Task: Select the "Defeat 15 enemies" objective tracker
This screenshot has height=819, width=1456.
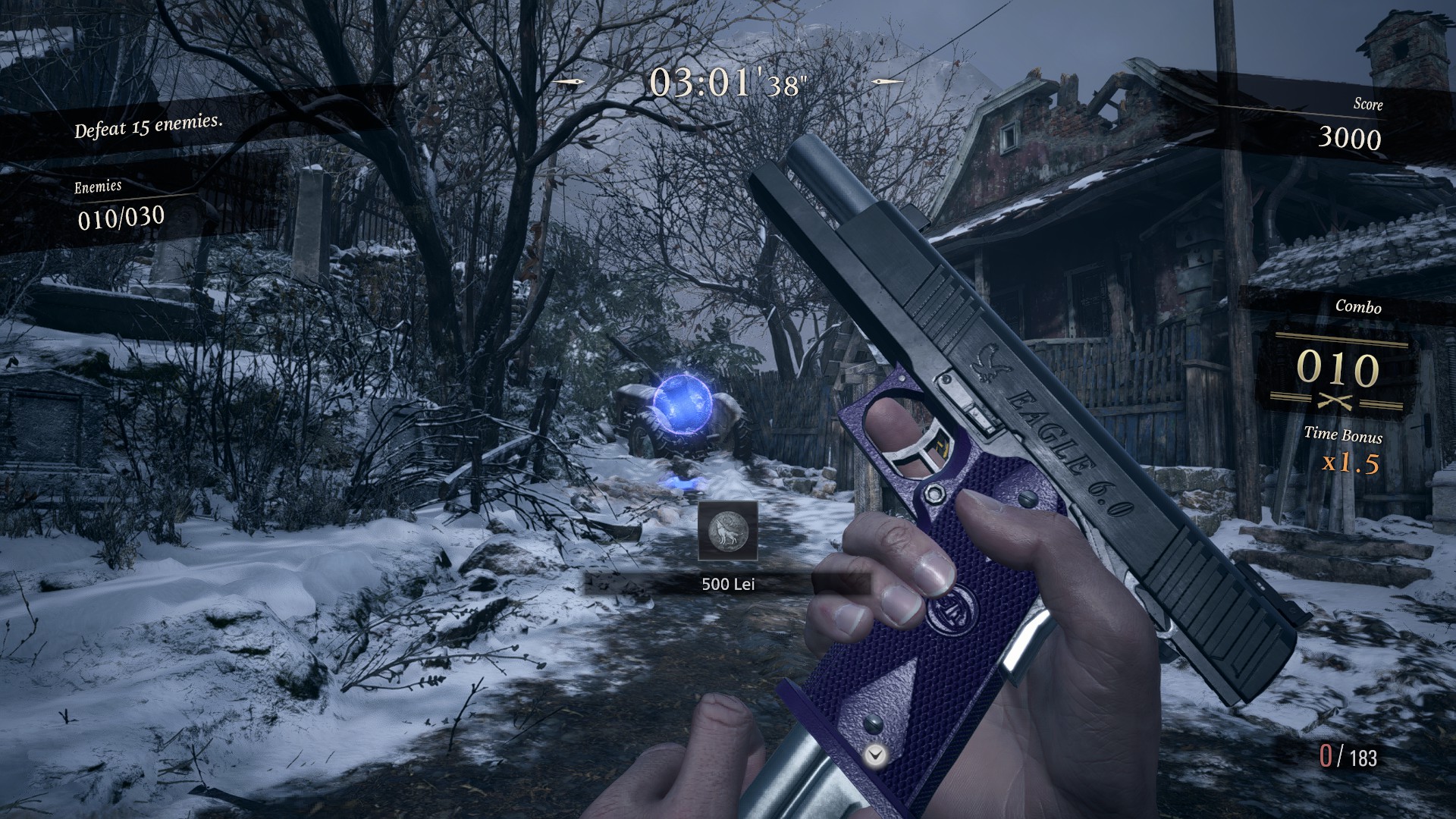Action: 149,126
